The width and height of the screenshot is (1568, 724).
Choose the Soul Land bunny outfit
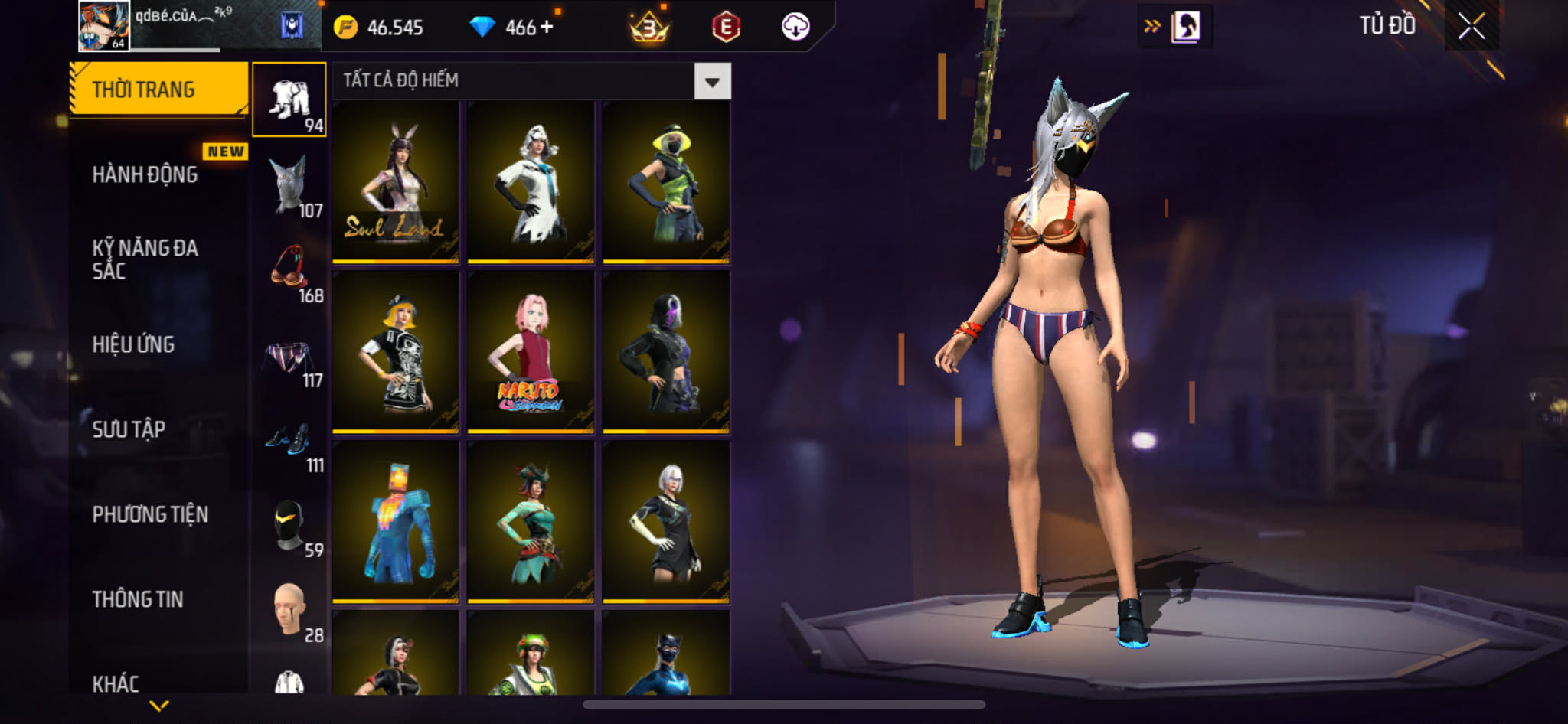pos(395,182)
